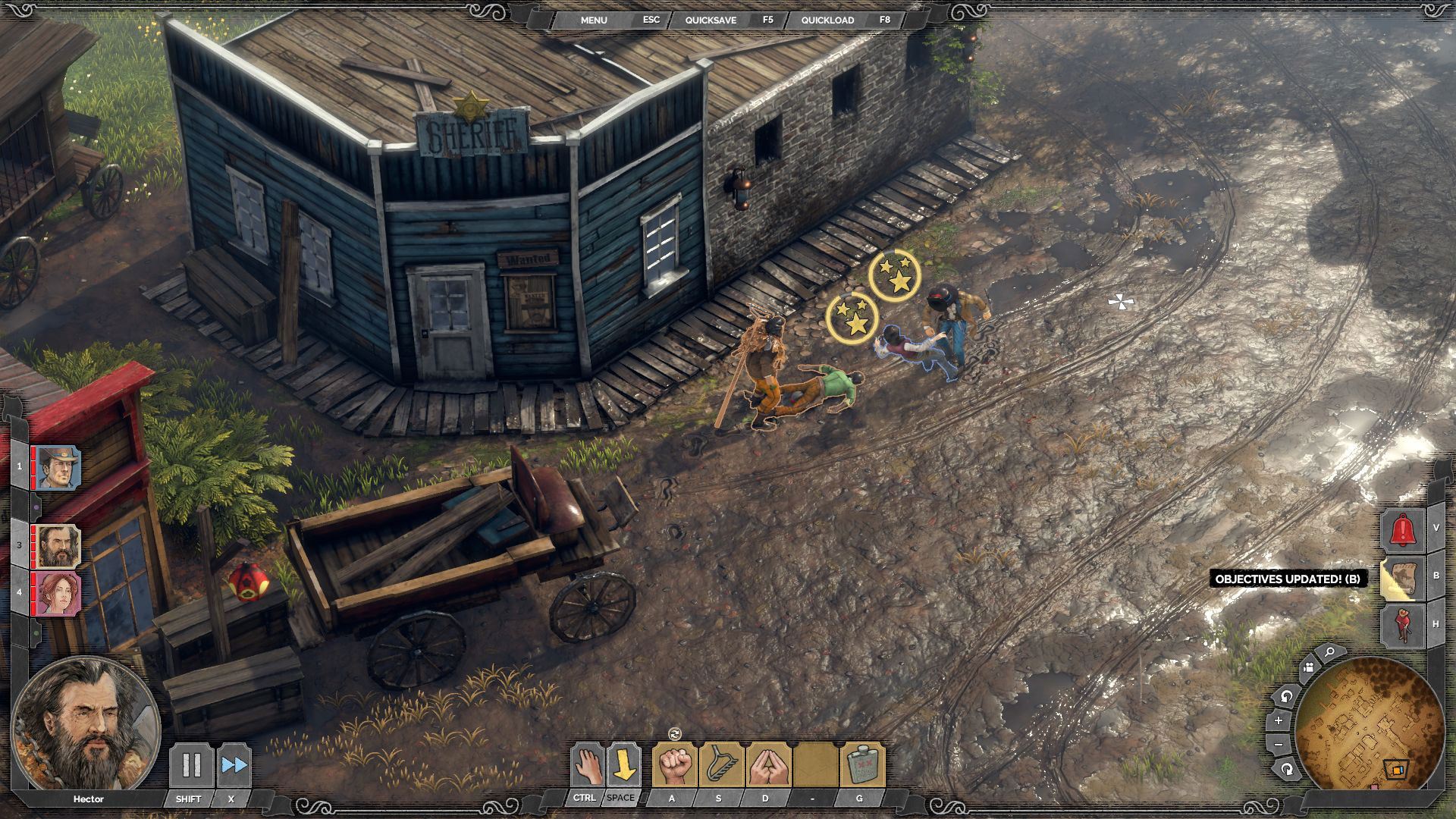Screen dimensions: 1456x819
Task: Select the cowboy with the hat portrait
Action: coord(58,467)
